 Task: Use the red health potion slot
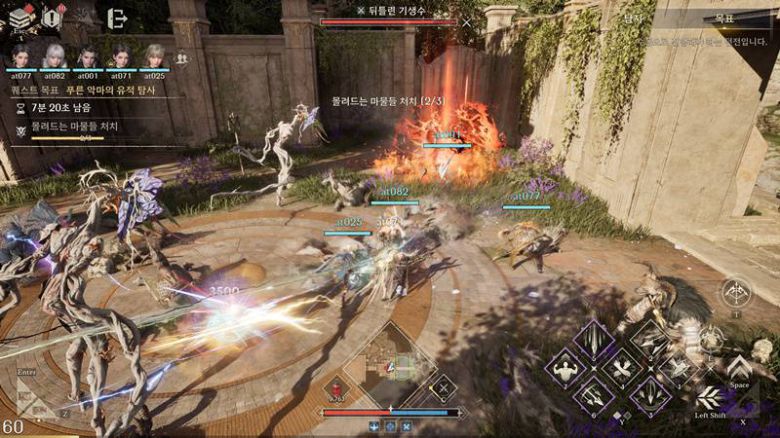(336, 389)
